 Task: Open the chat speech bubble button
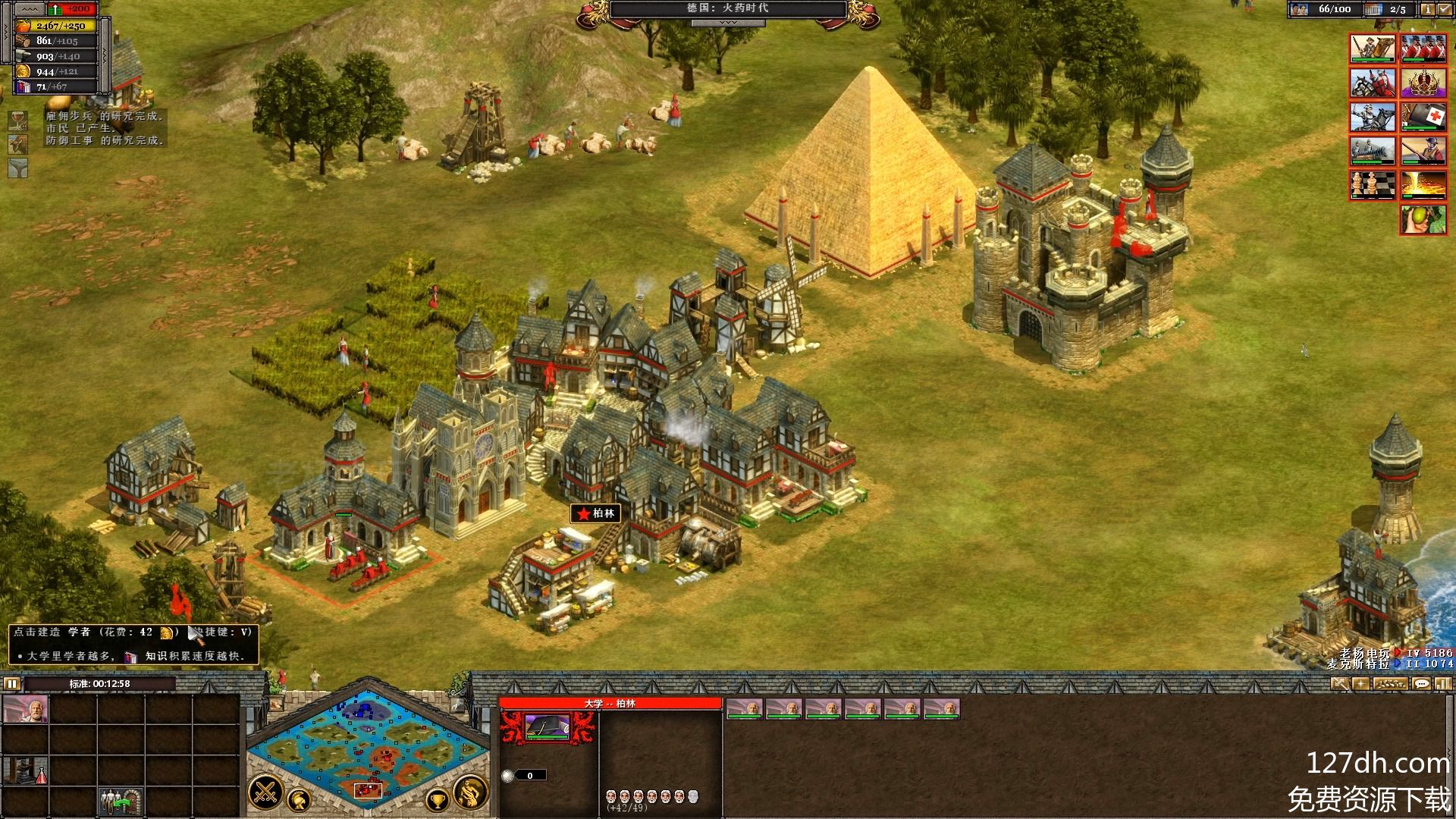(1421, 683)
